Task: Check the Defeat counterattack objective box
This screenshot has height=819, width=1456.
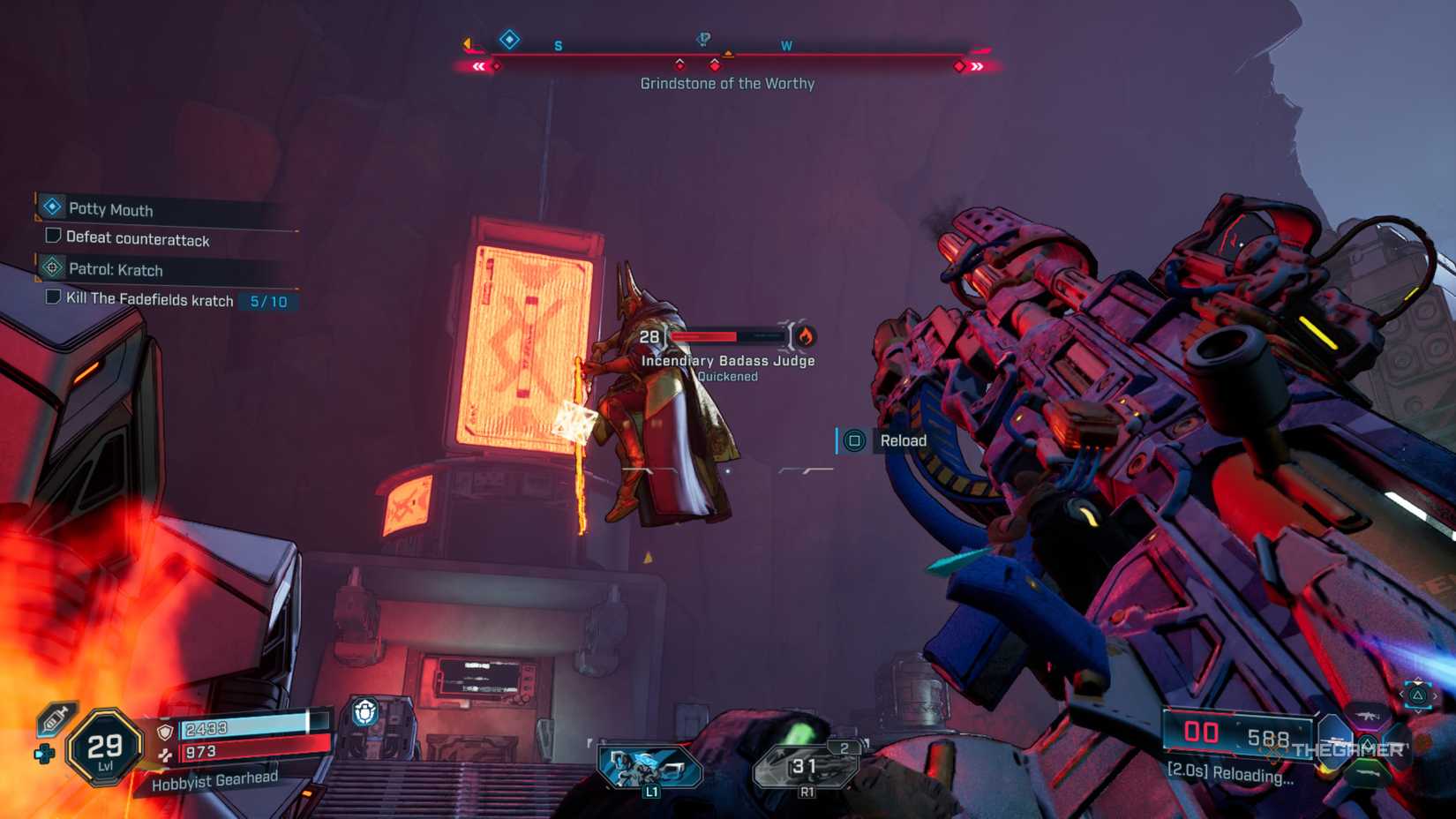Action: tap(52, 237)
